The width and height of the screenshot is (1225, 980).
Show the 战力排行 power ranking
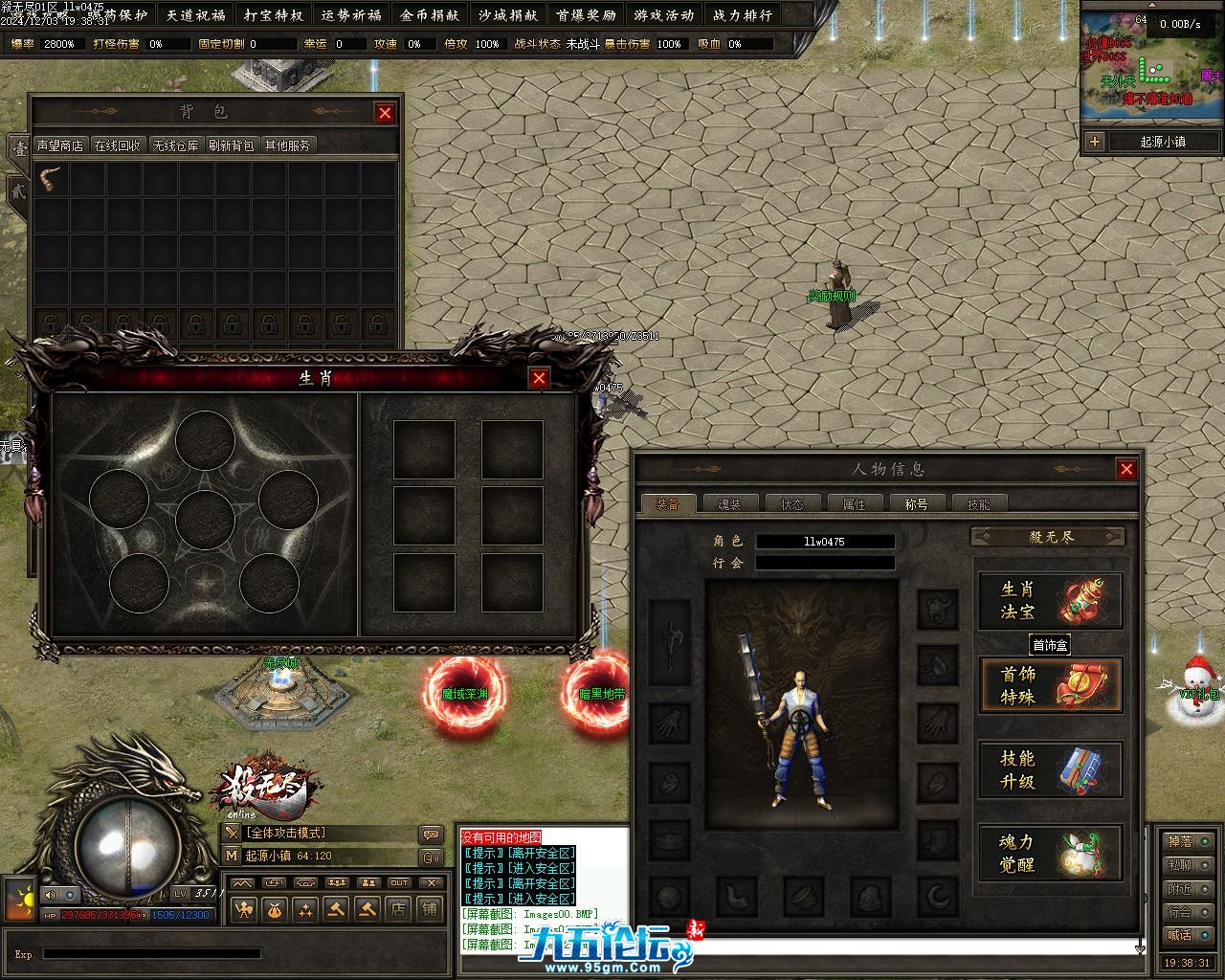pyautogui.click(x=742, y=15)
